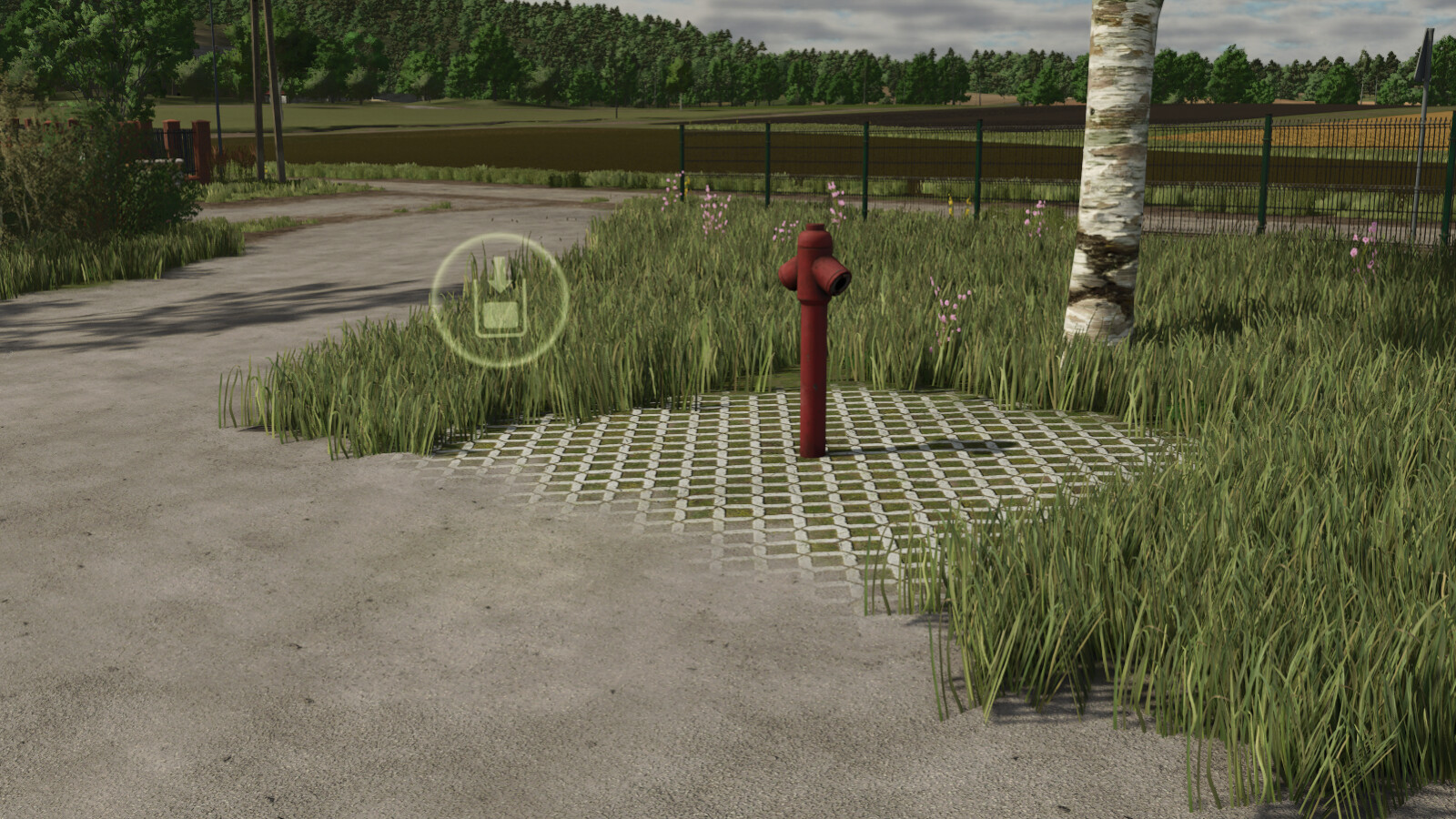Click the hydrant's left outlet cap

pos(784,273)
